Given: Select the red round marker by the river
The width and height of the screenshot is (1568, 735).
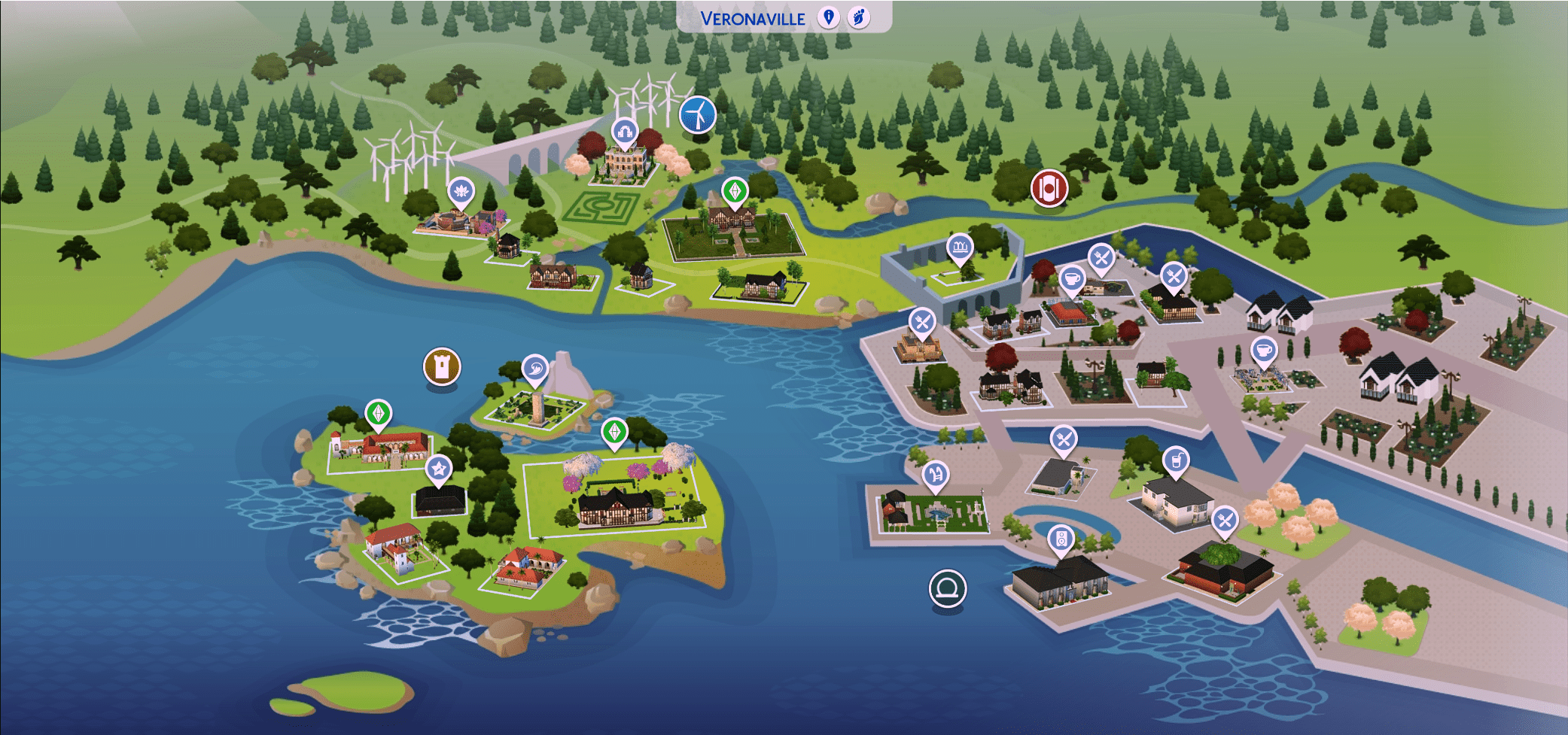Looking at the screenshot, I should 1049,187.
